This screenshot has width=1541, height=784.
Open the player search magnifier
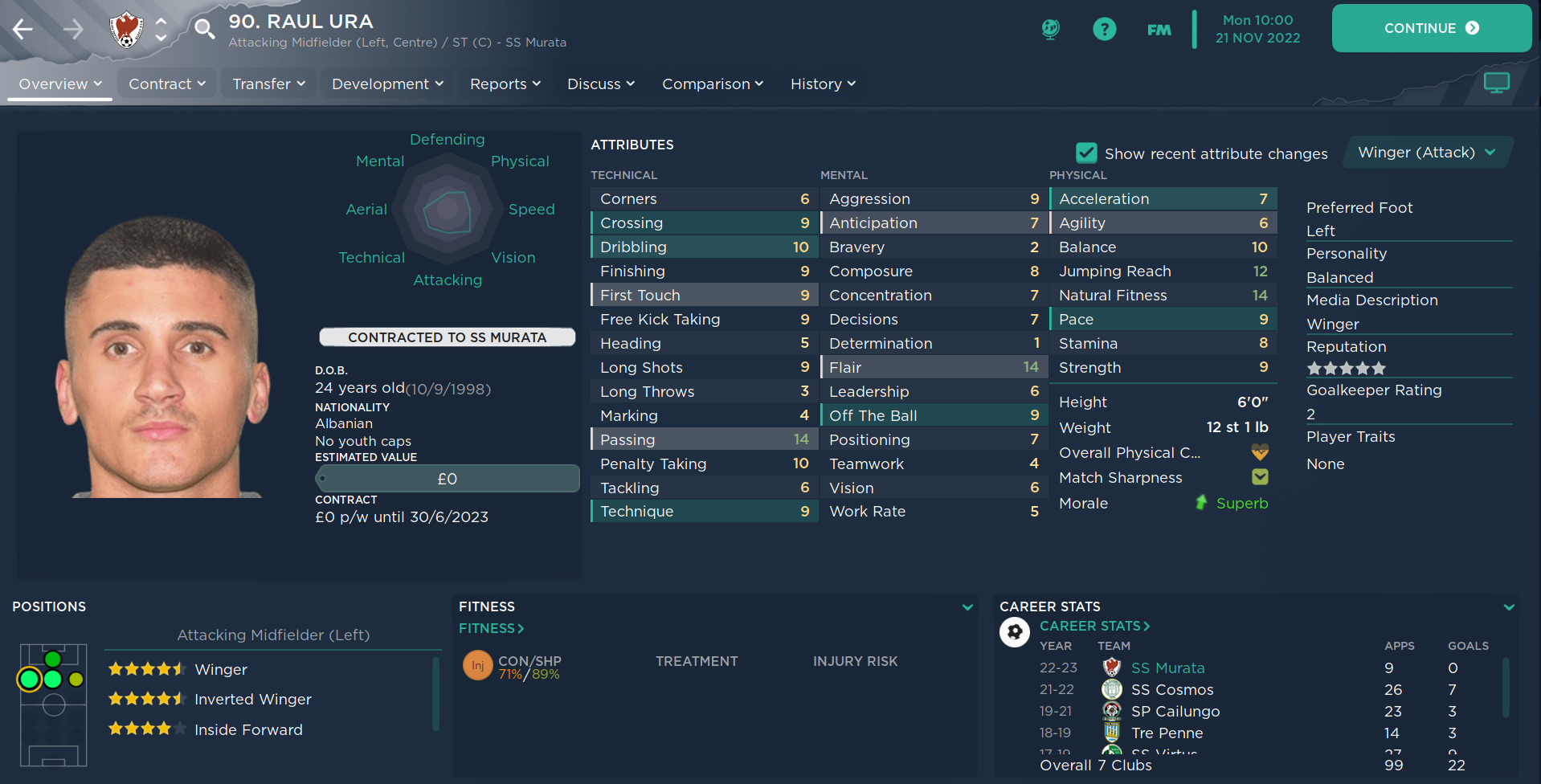point(203,28)
